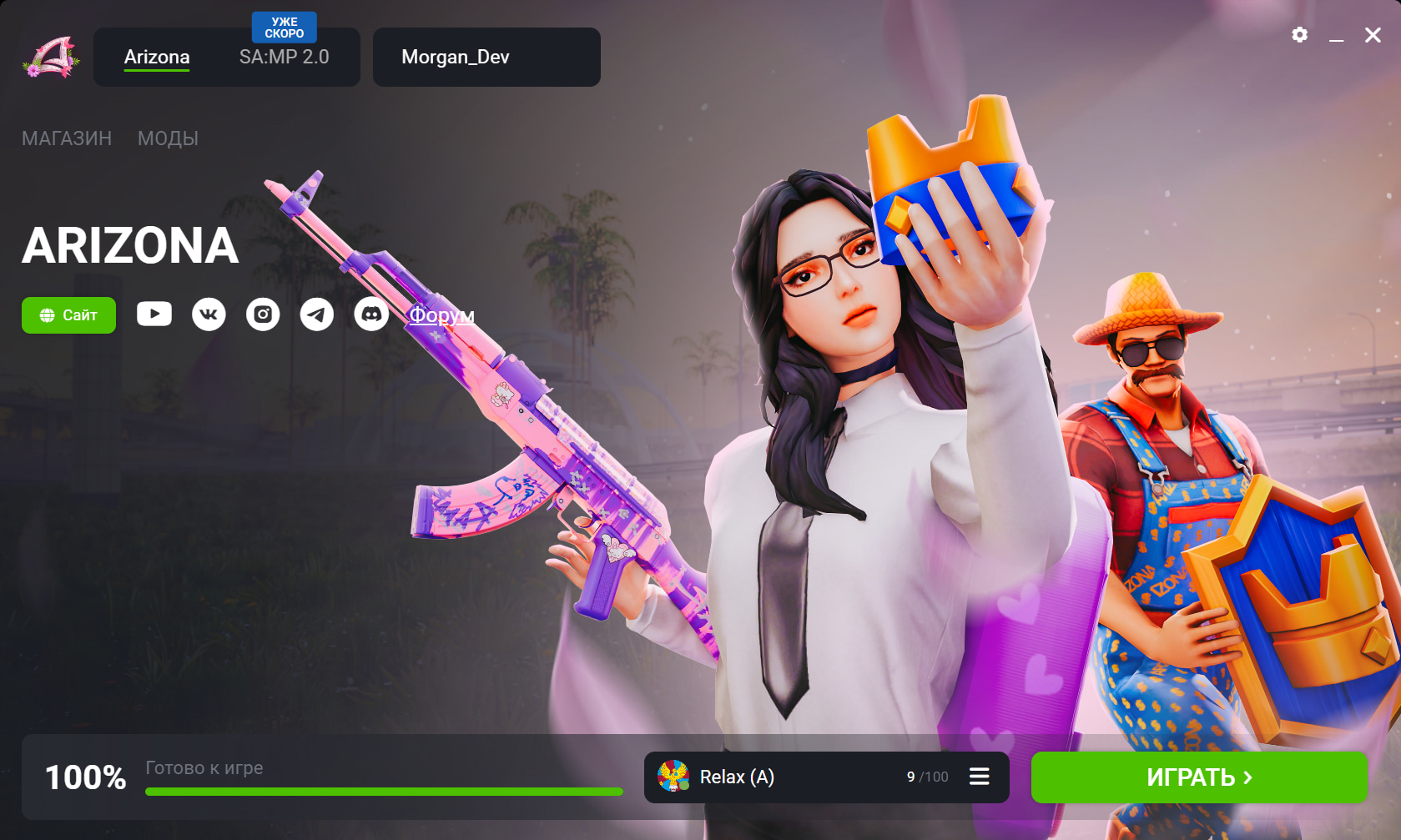Open the Instagram icon link

[x=263, y=314]
